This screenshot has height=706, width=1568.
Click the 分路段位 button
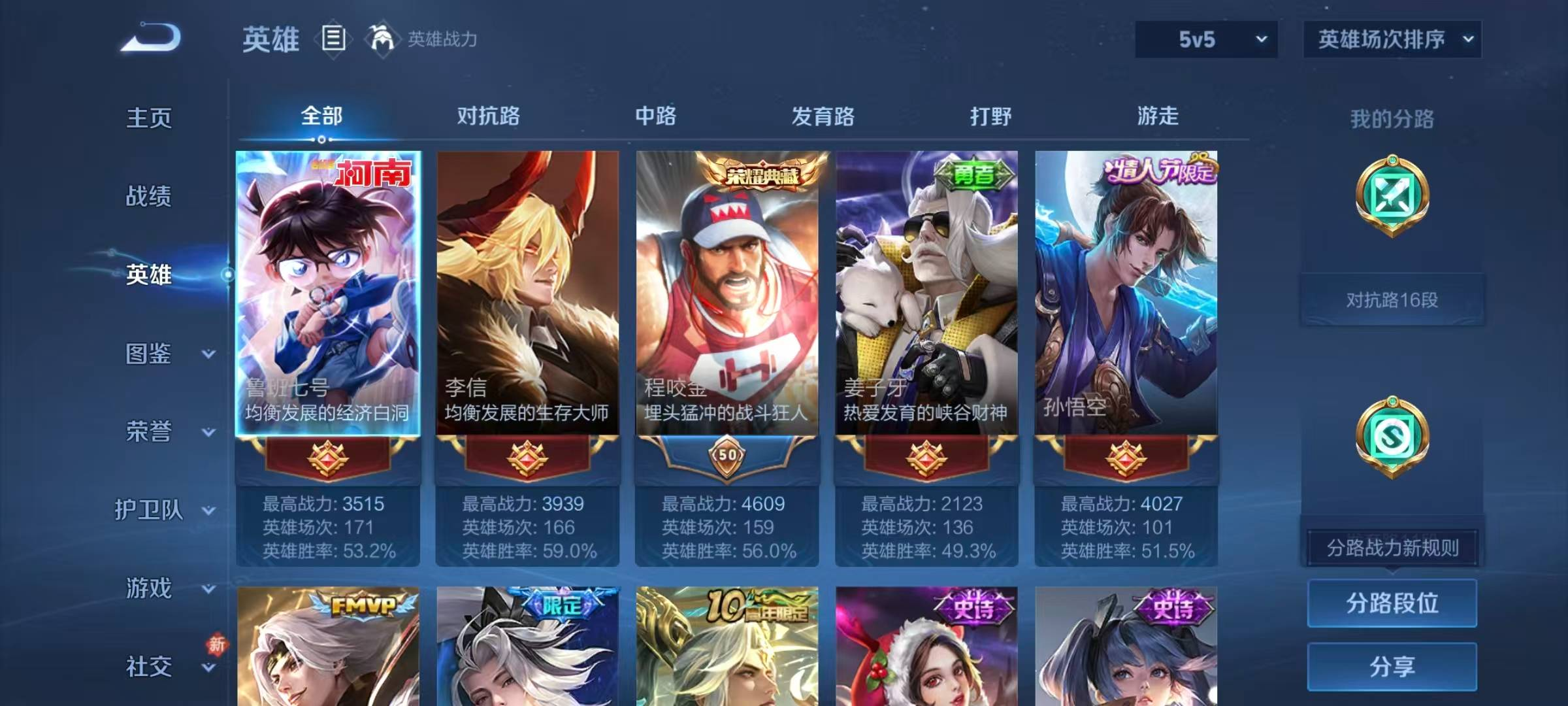1392,603
